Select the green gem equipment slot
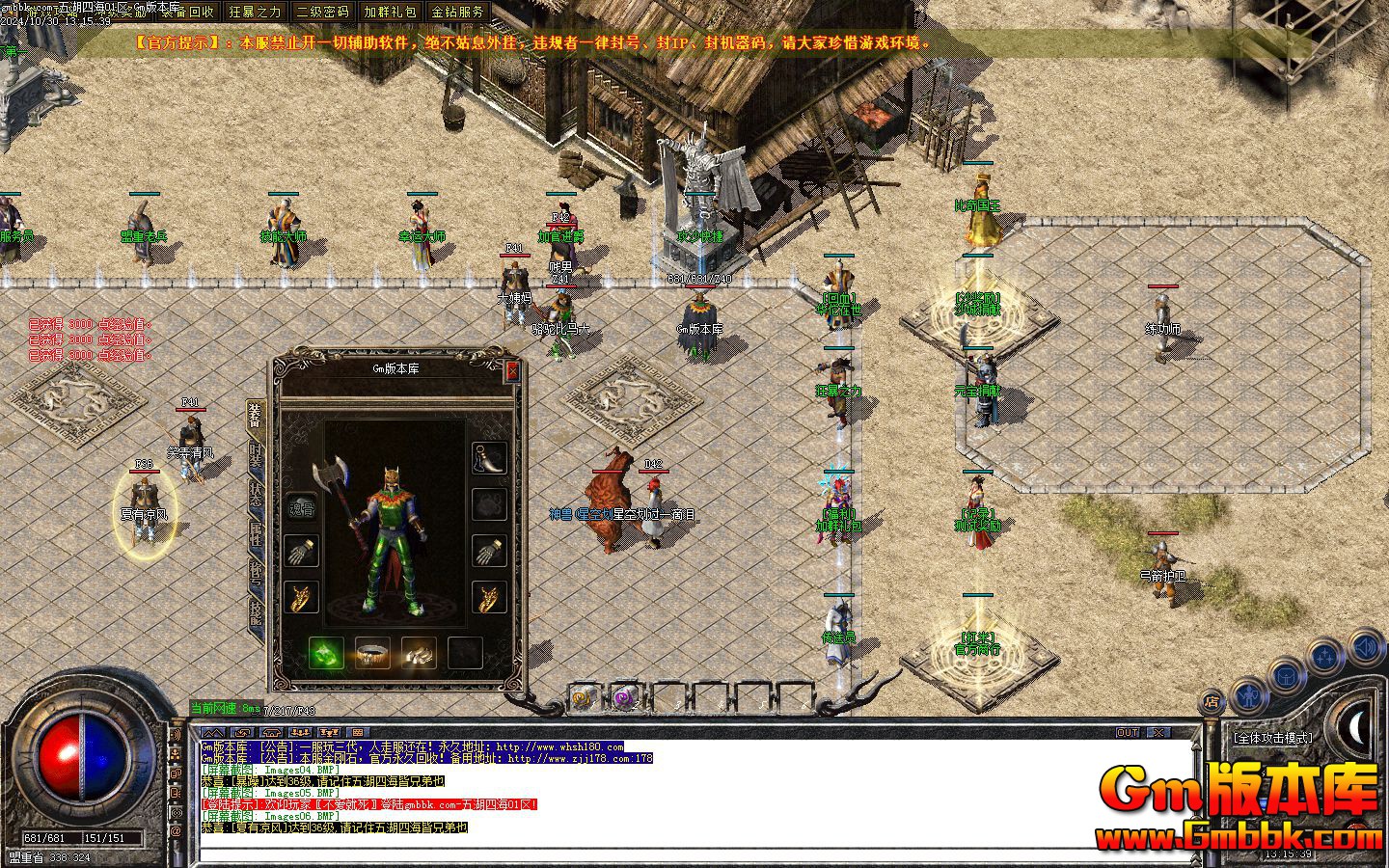 [326, 654]
